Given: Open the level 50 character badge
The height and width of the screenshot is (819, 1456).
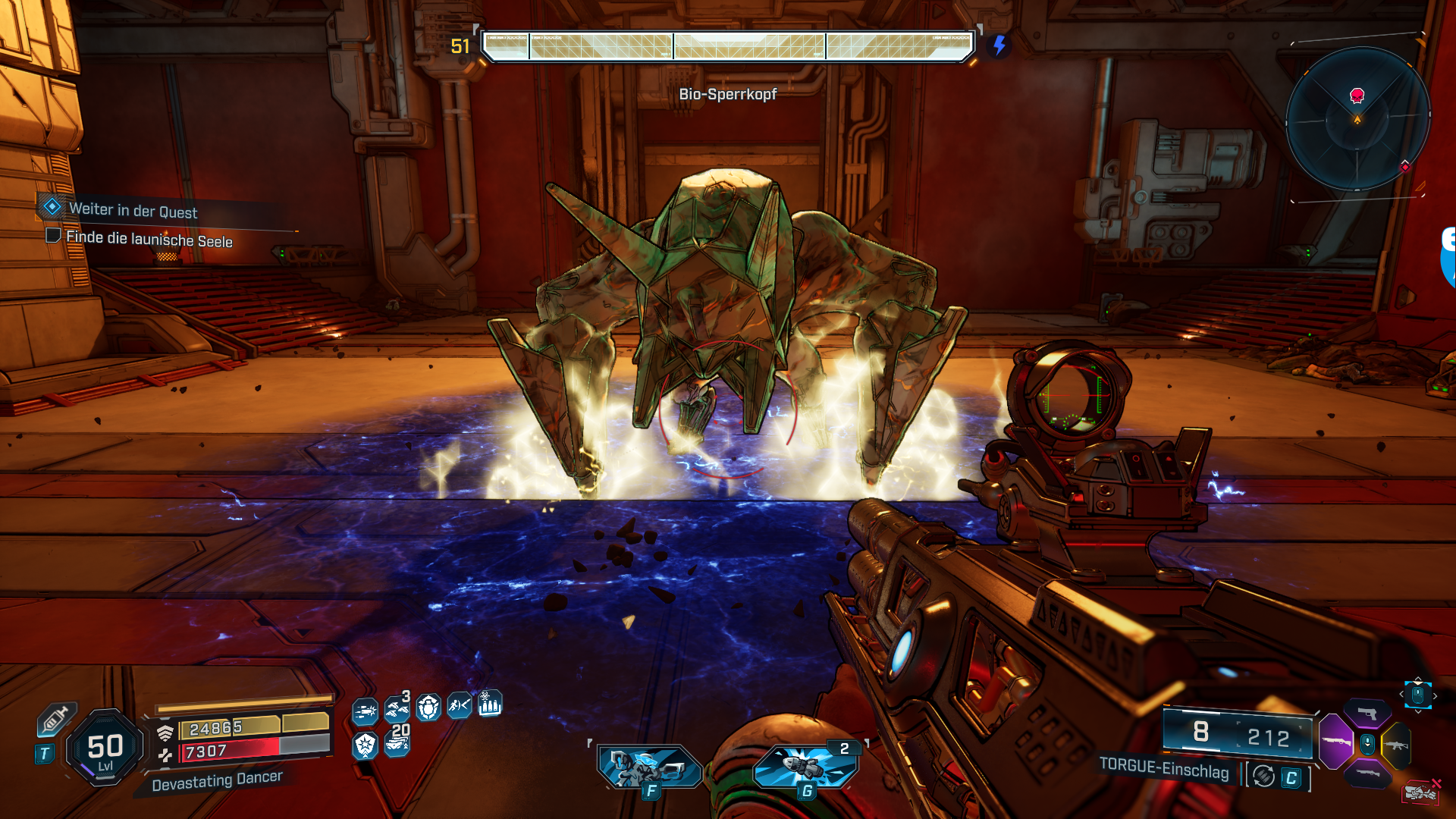Looking at the screenshot, I should (105, 748).
